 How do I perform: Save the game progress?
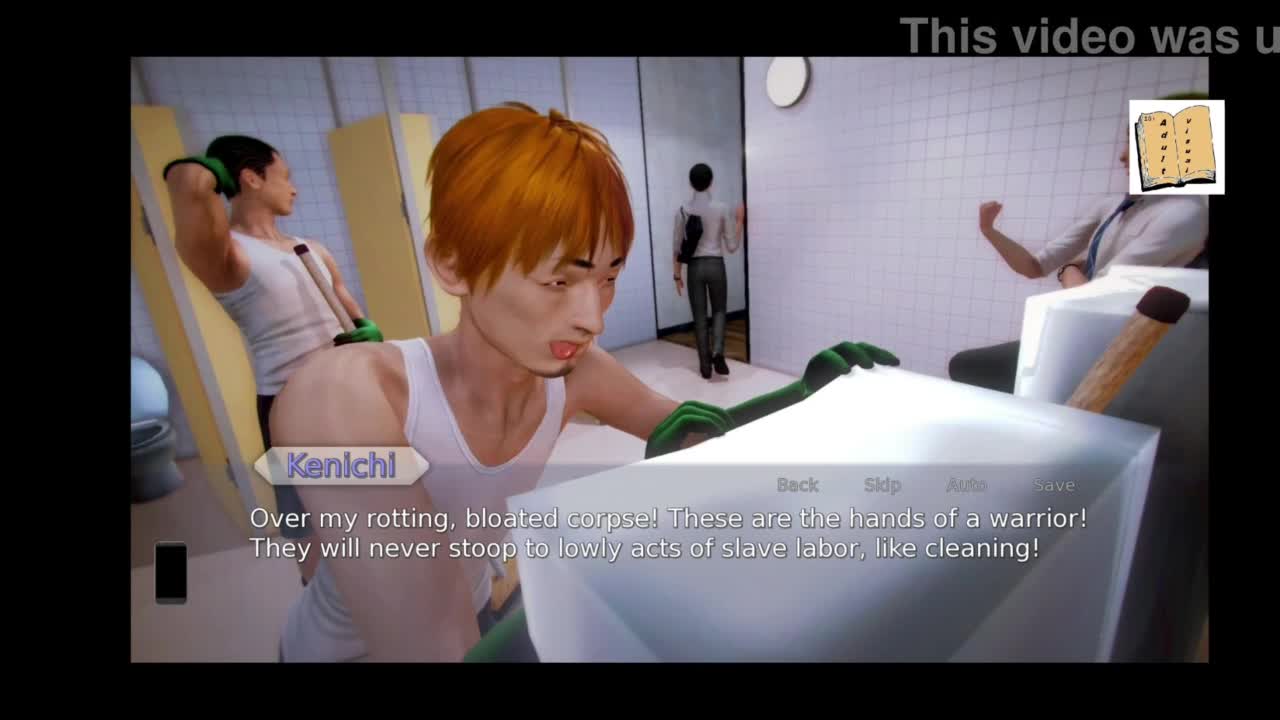(1053, 485)
